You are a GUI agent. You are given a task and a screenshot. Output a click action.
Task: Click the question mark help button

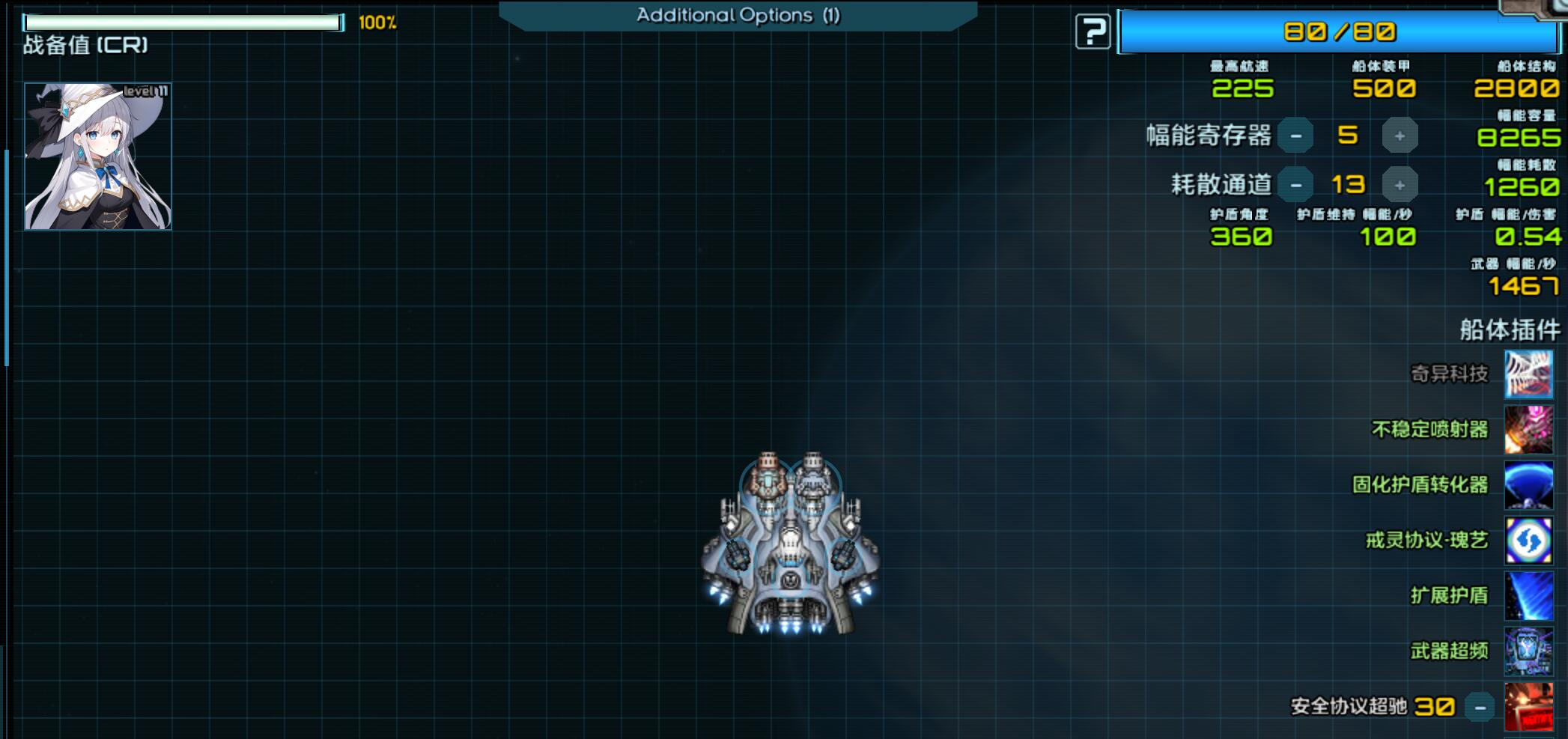point(1093,32)
